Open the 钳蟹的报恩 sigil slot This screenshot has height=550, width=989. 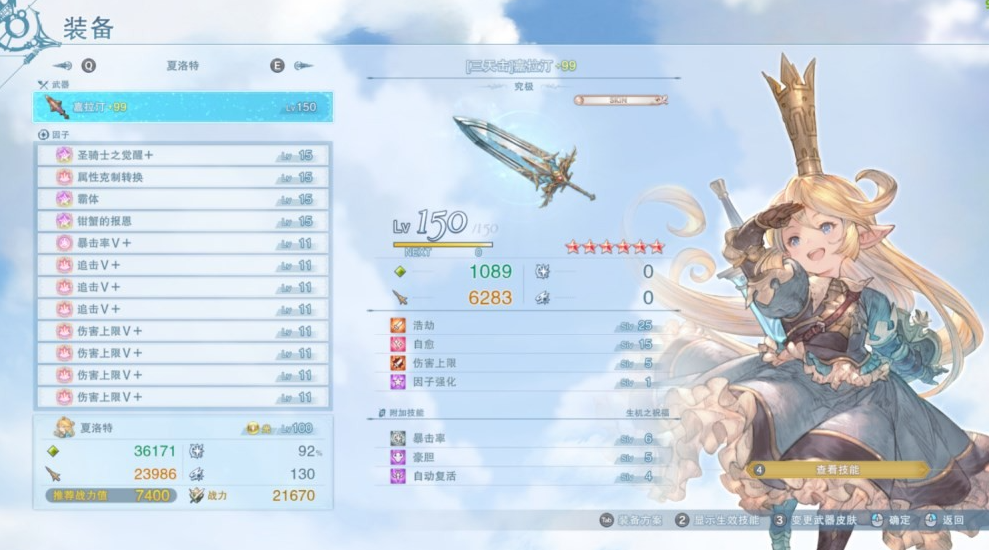tap(182, 221)
